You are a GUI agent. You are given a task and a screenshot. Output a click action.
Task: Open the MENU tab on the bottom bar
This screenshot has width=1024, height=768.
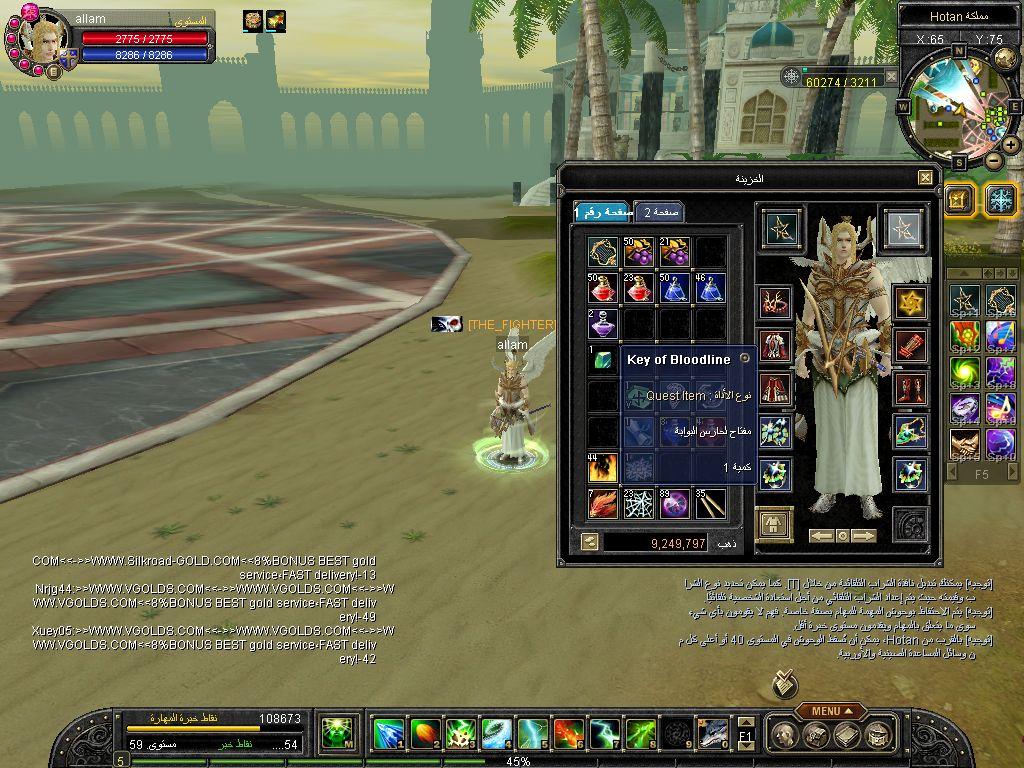point(829,711)
